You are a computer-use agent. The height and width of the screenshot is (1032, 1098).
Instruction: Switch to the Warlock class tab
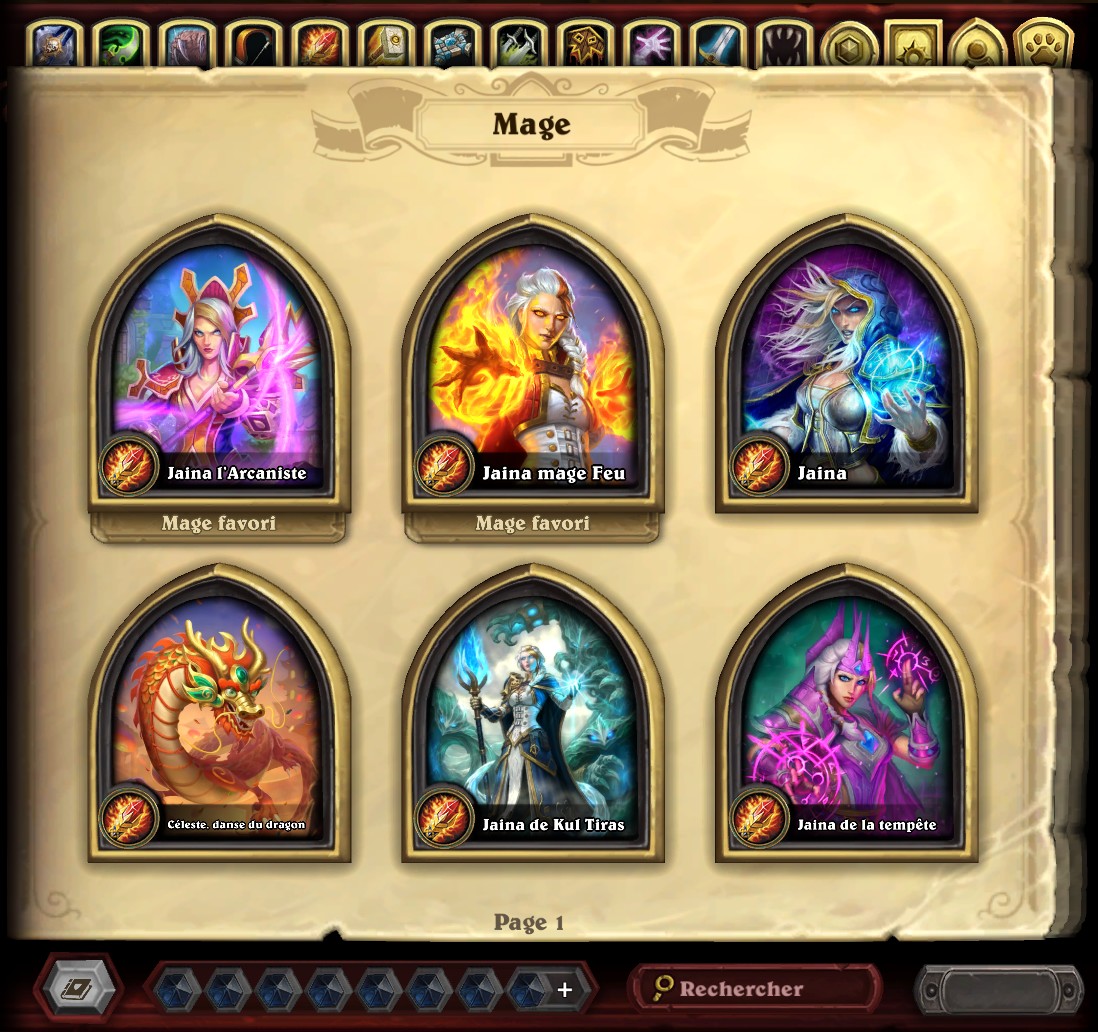click(650, 45)
